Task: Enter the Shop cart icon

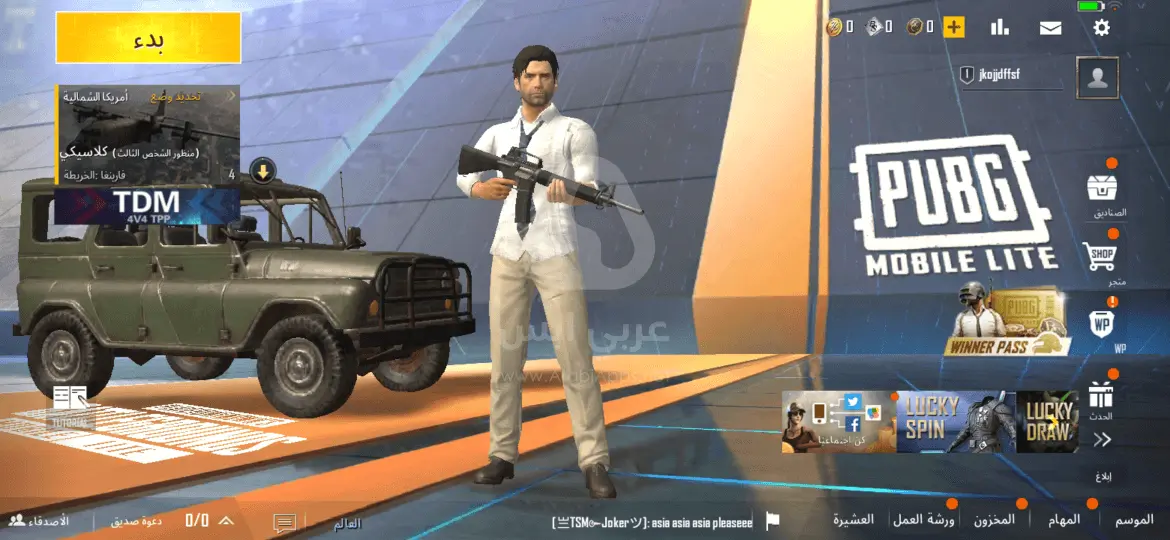Action: pos(1102,256)
